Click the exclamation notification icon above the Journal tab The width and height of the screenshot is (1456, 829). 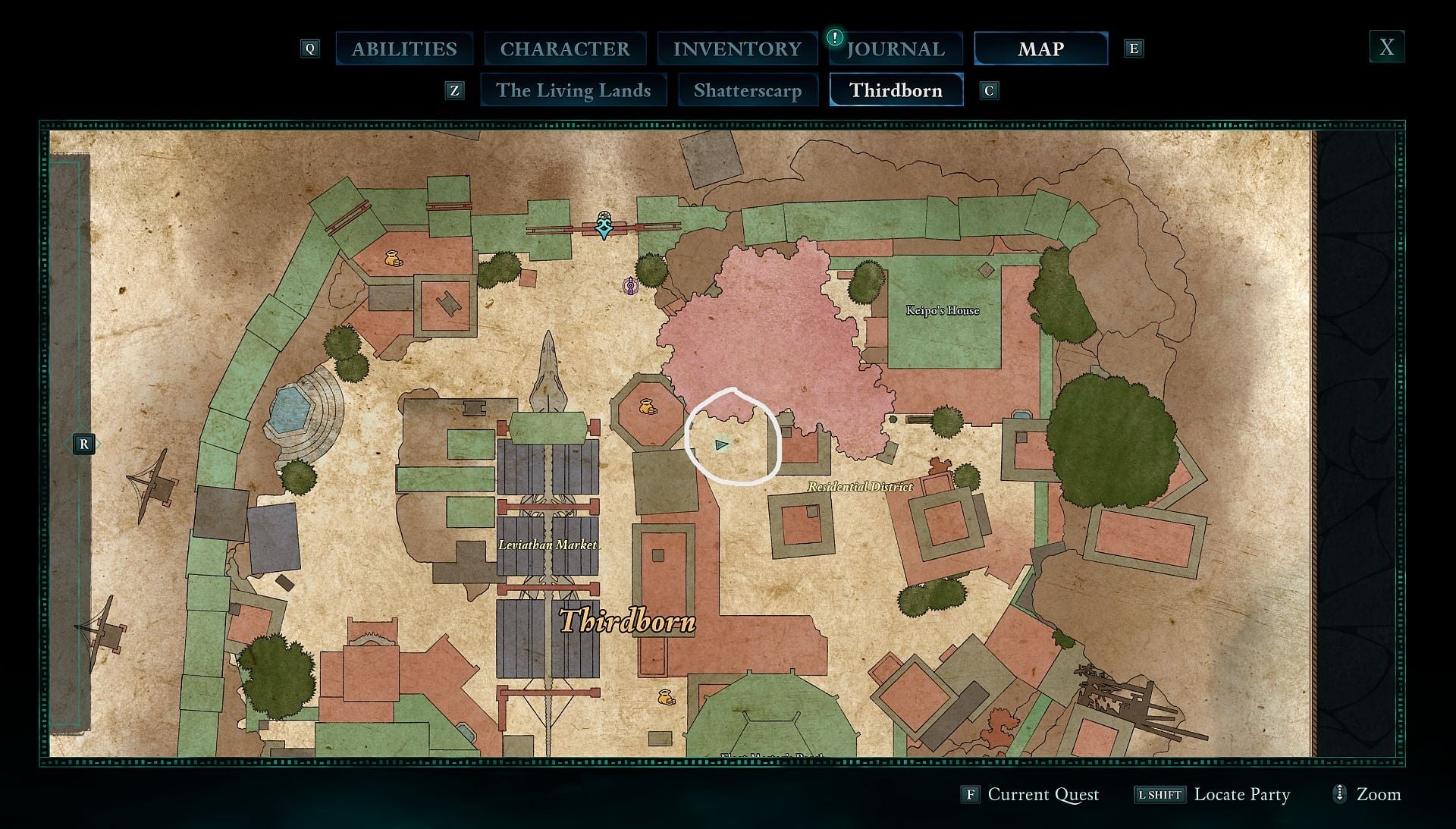836,36
